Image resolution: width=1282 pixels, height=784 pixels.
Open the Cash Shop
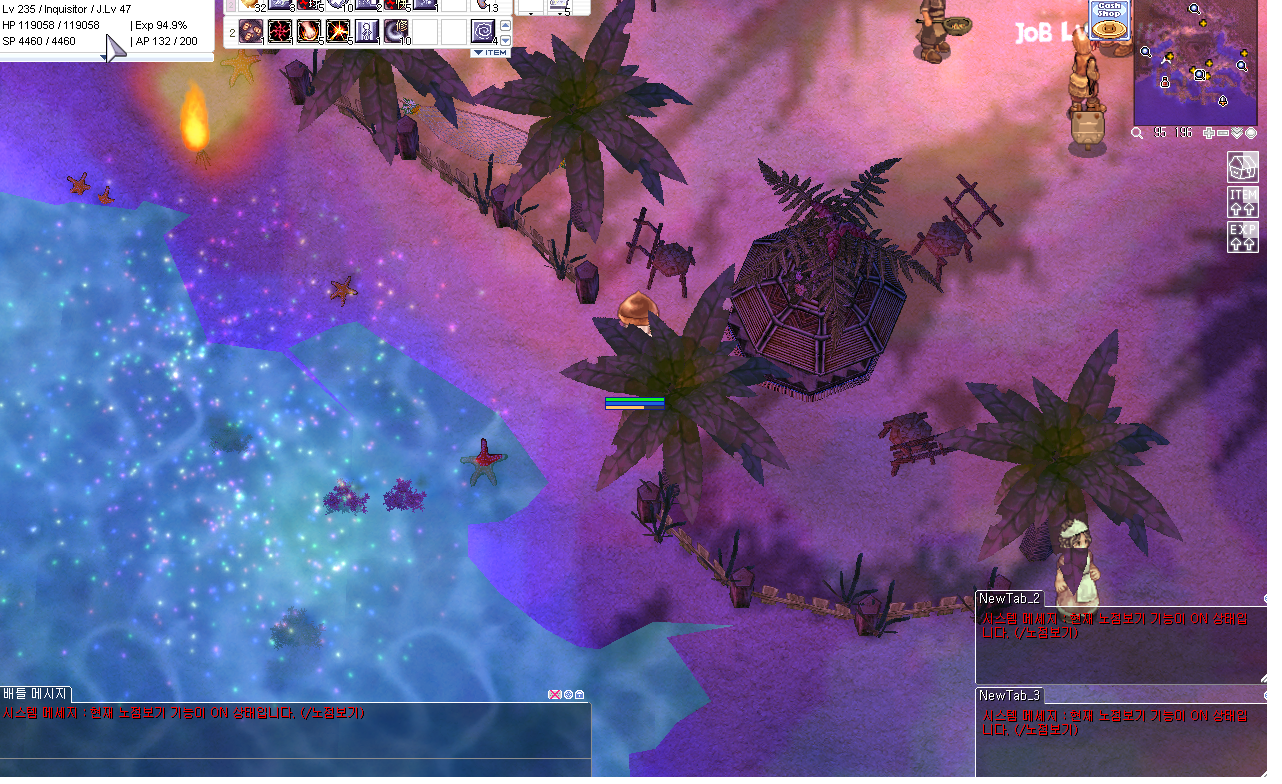pyautogui.click(x=1109, y=21)
